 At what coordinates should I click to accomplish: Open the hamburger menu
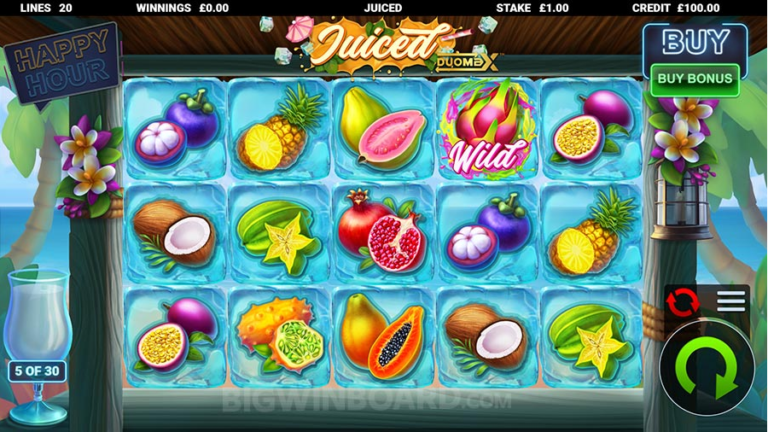(x=731, y=301)
